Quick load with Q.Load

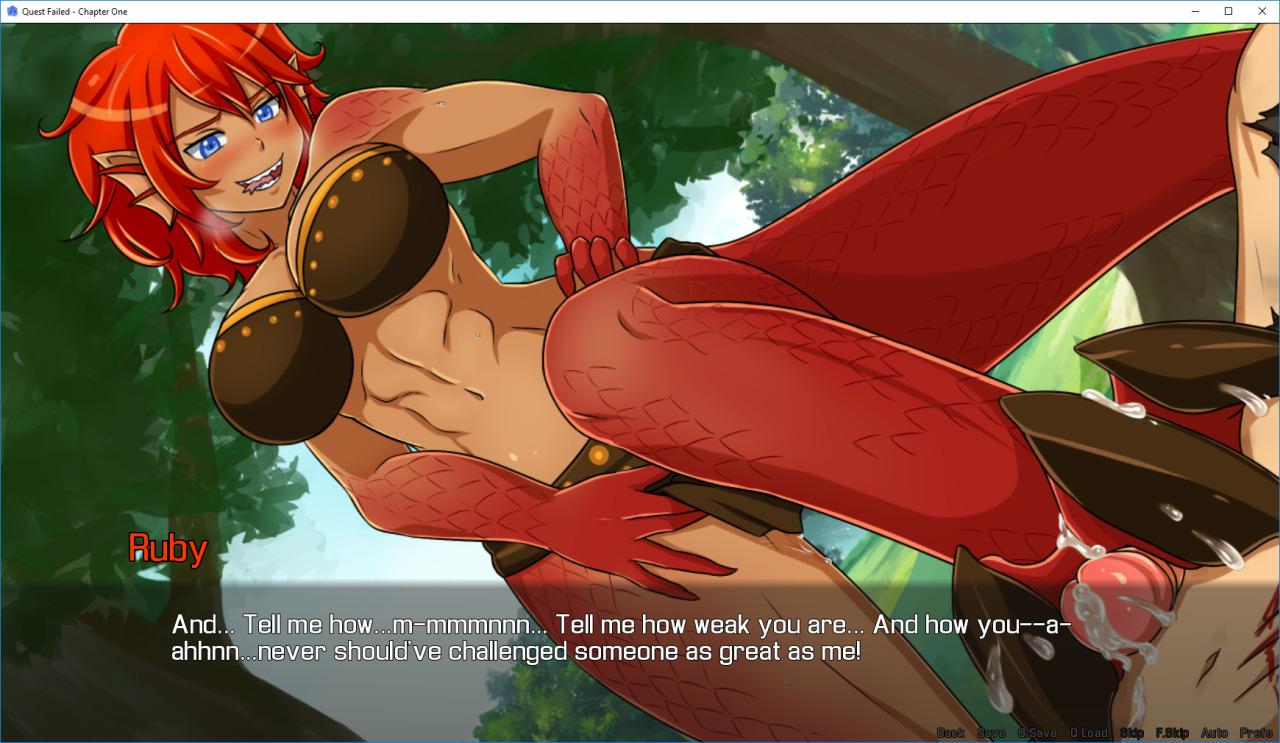pyautogui.click(x=1089, y=733)
